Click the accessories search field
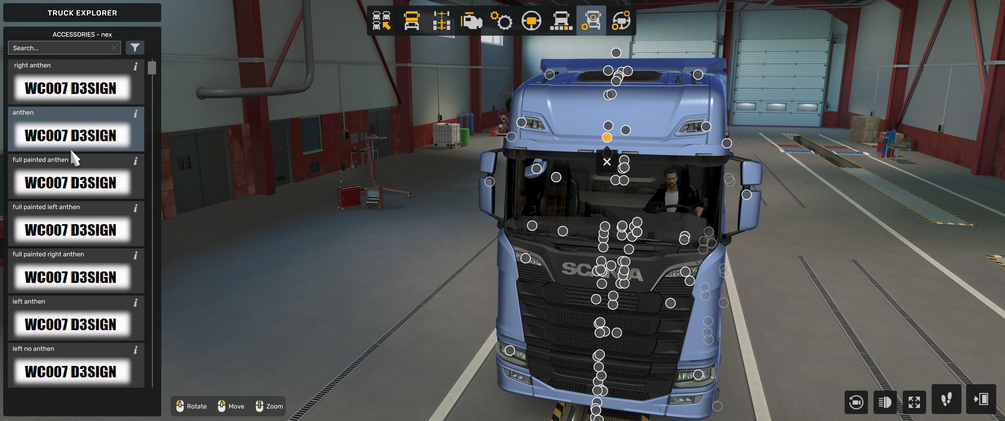 [64, 48]
